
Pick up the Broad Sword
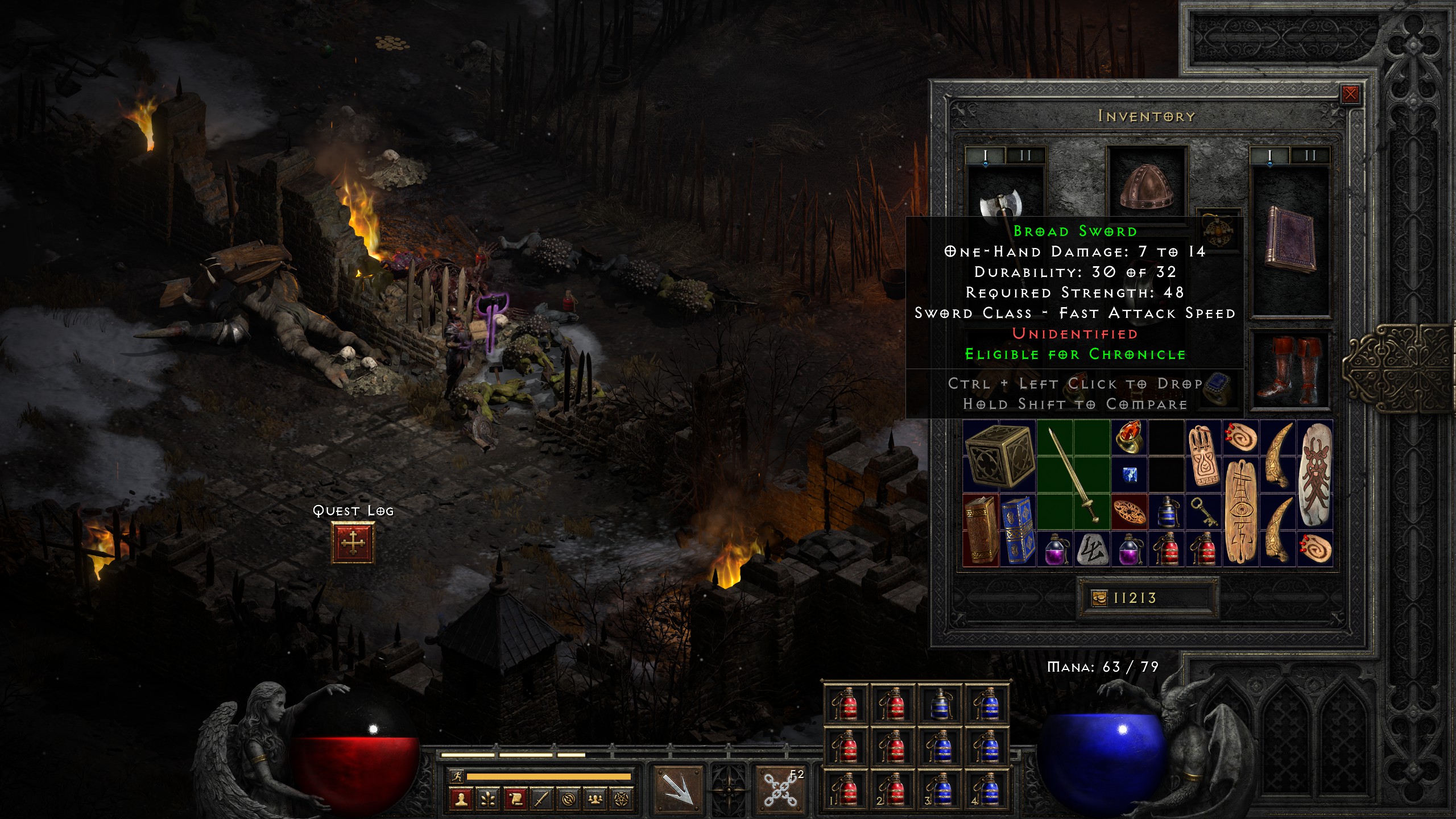1073,475
